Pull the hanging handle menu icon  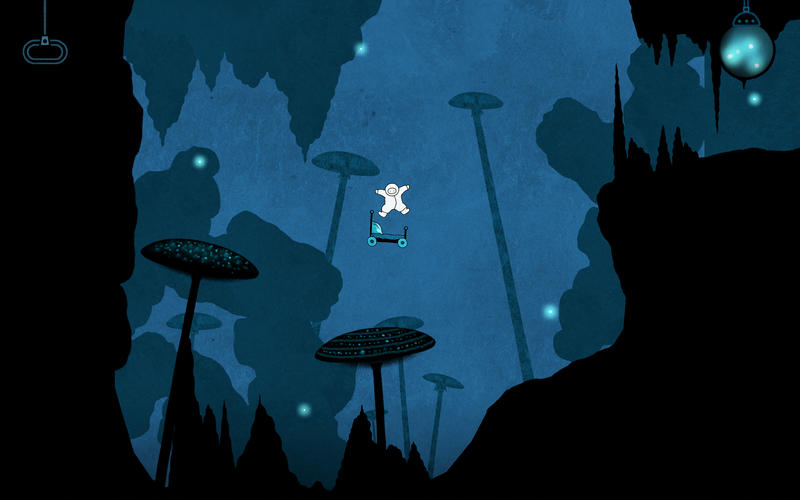click(x=45, y=50)
